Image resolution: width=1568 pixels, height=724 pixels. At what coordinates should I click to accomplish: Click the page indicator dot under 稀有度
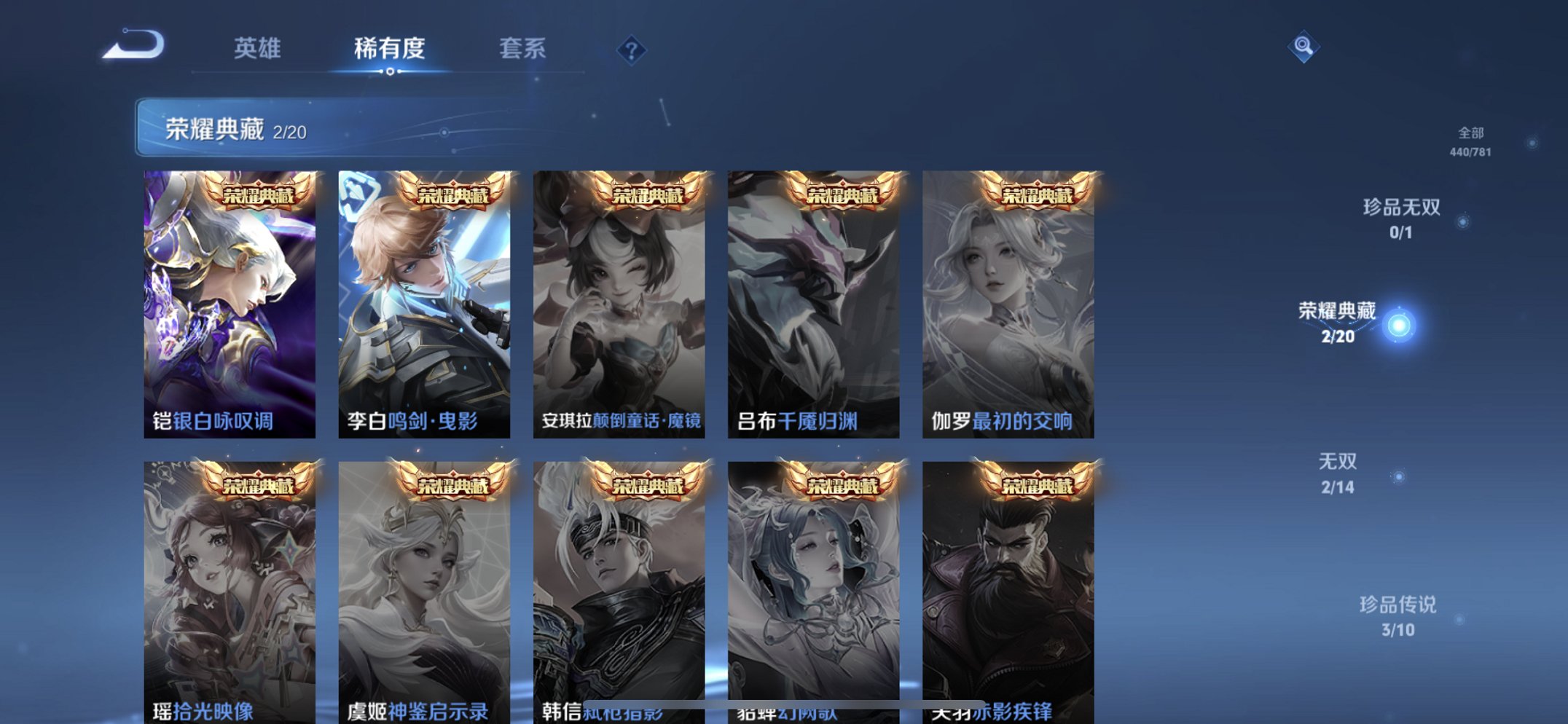[390, 73]
